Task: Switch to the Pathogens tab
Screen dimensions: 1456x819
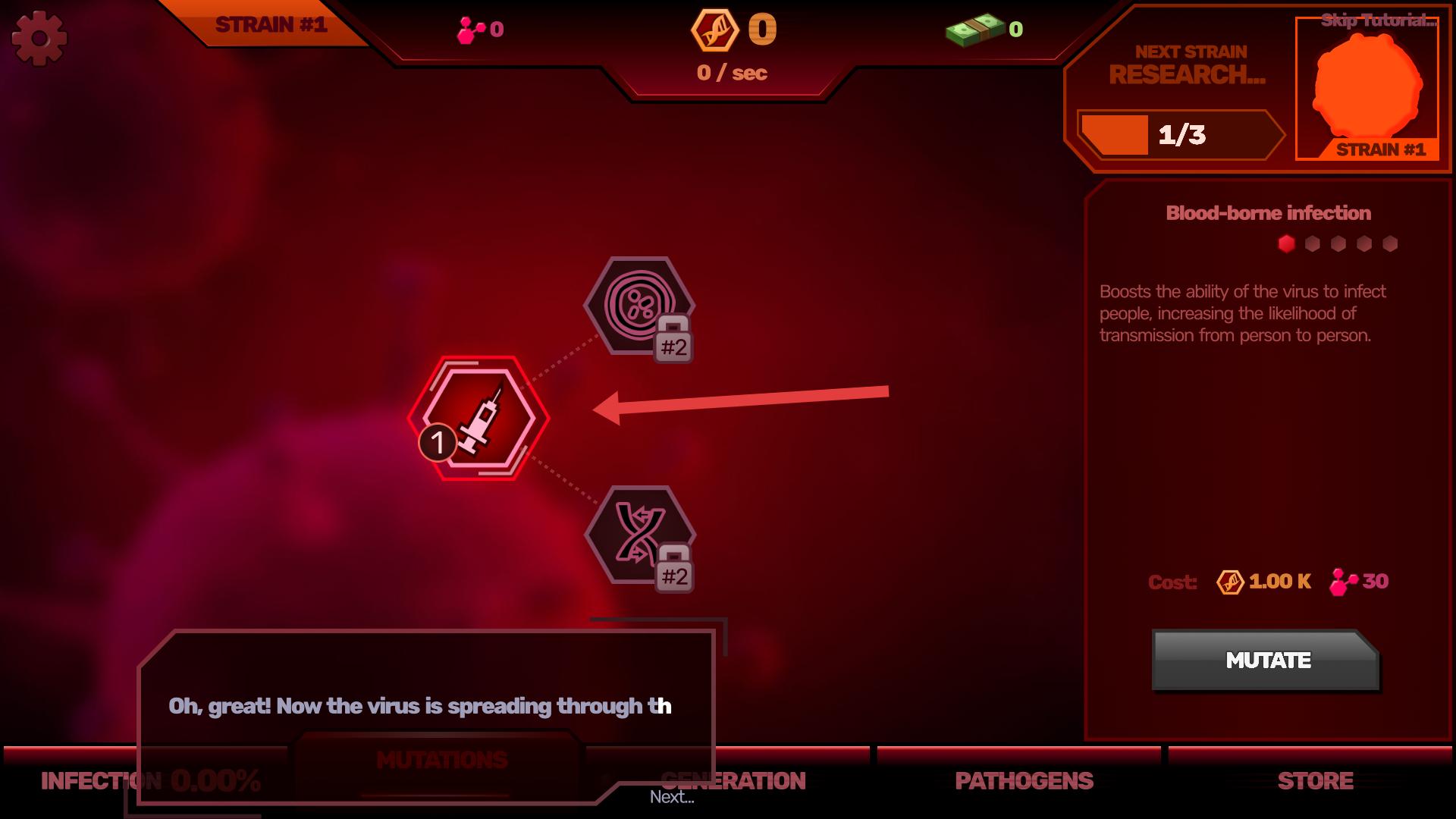Action: [x=1024, y=781]
